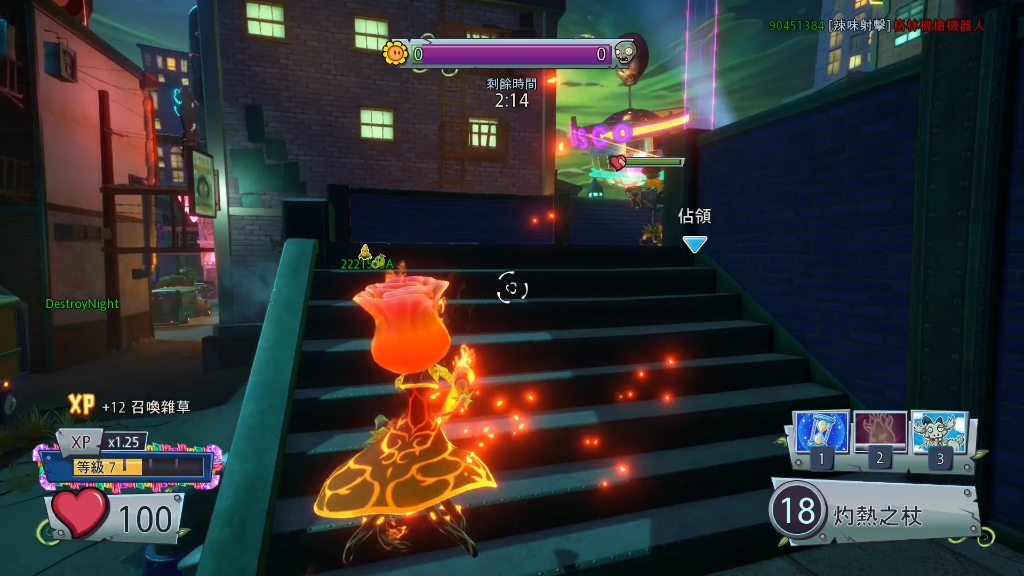Image resolution: width=1024 pixels, height=576 pixels.
Task: Use the goat transformation ability
Action: [x=939, y=431]
